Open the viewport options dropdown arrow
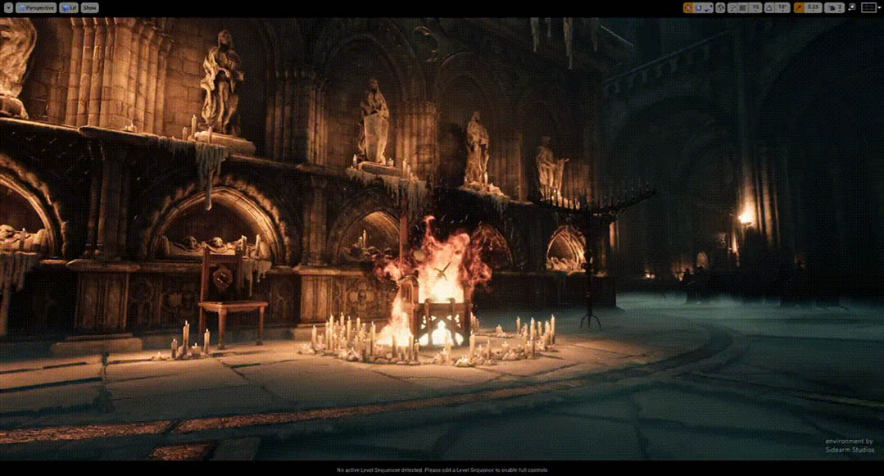Image resolution: width=884 pixels, height=476 pixels. (x=8, y=7)
